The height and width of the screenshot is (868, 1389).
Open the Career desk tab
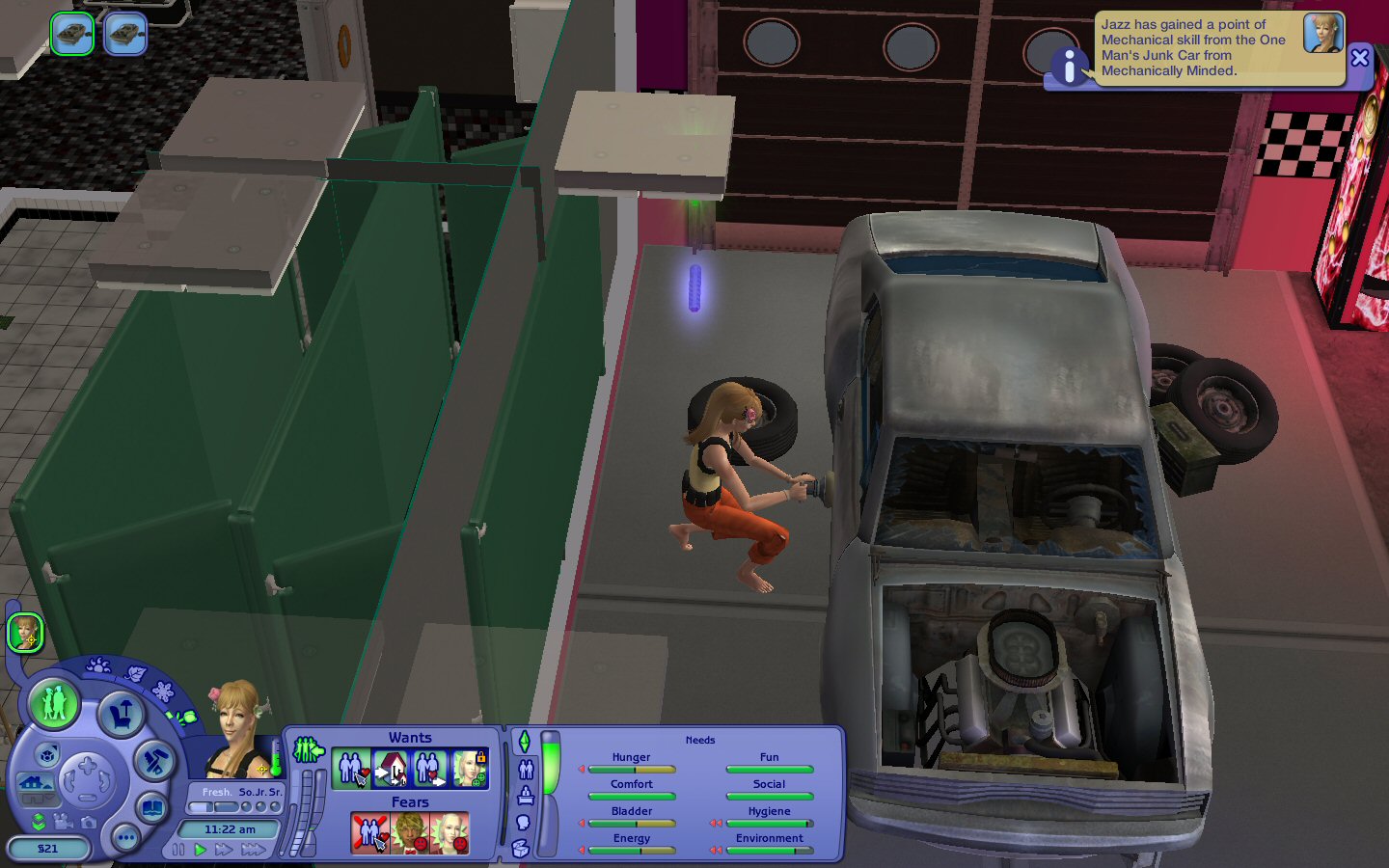(x=526, y=796)
